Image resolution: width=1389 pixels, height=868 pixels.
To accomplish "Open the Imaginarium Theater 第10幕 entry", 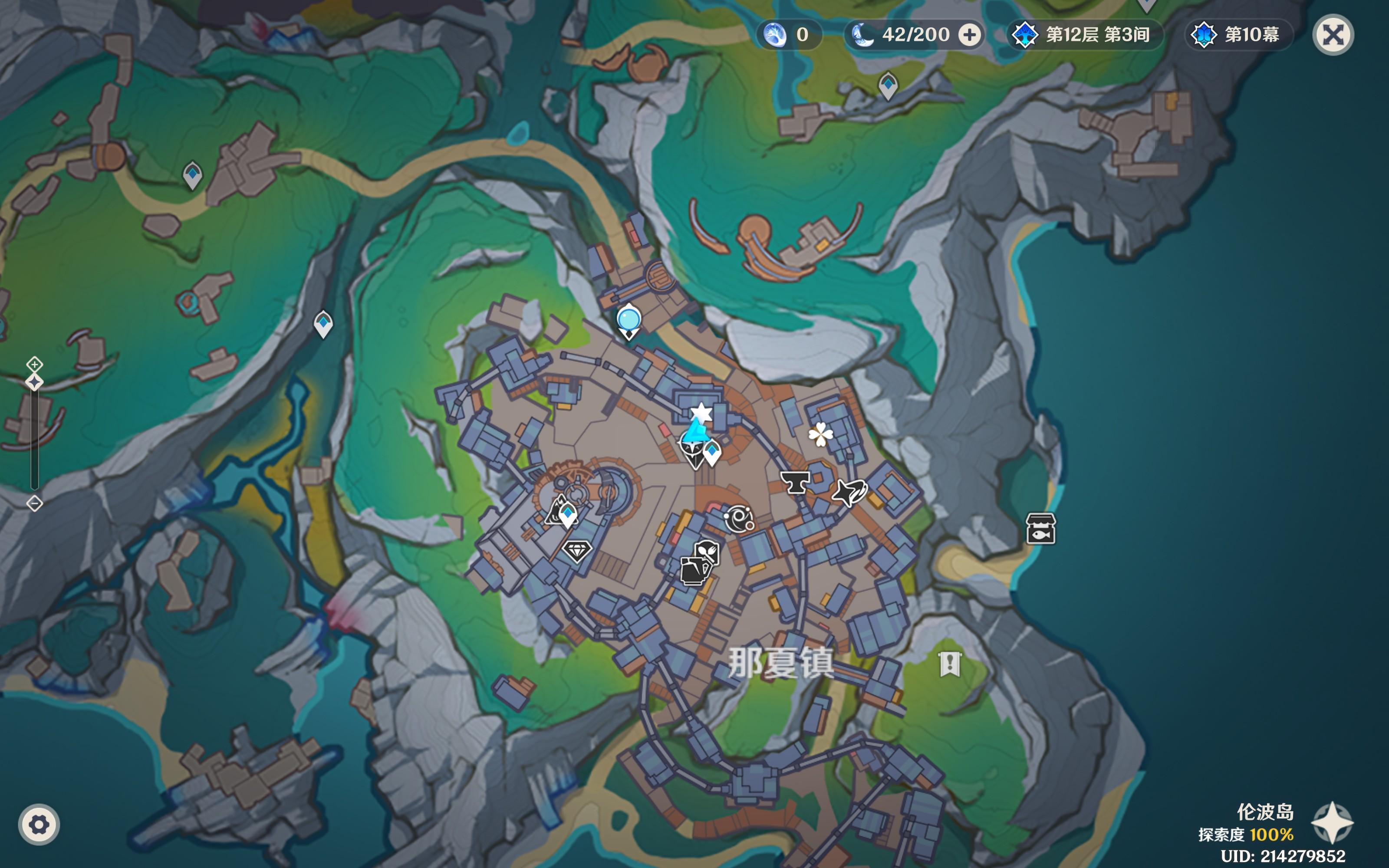I will (x=1239, y=35).
